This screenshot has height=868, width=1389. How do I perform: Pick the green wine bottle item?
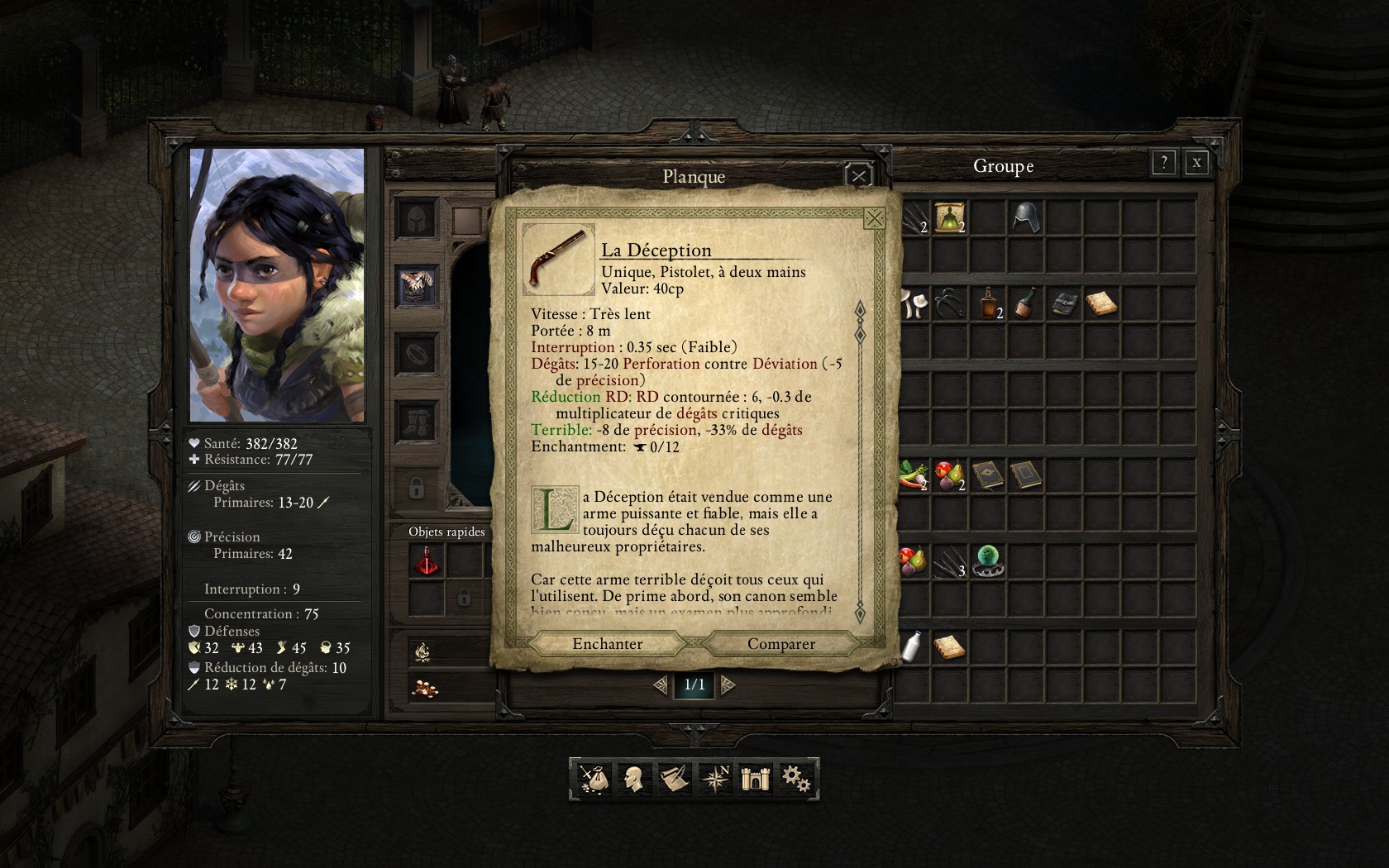pos(1025,303)
